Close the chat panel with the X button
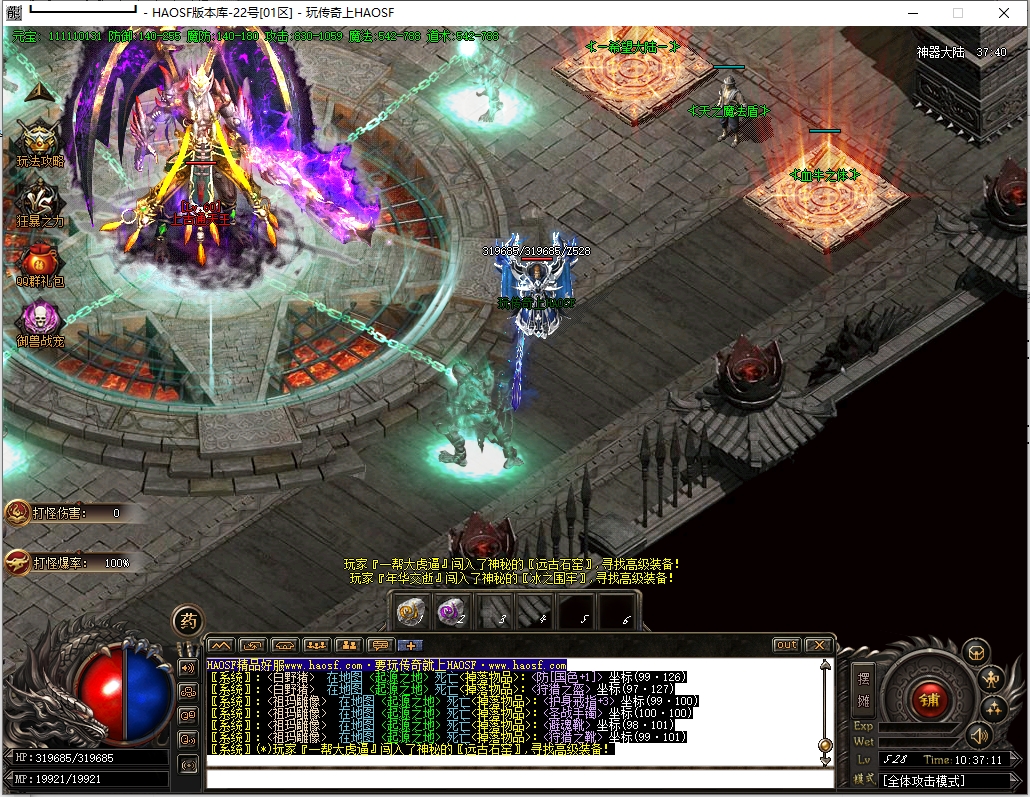Image resolution: width=1030 pixels, height=797 pixels. 818,645
